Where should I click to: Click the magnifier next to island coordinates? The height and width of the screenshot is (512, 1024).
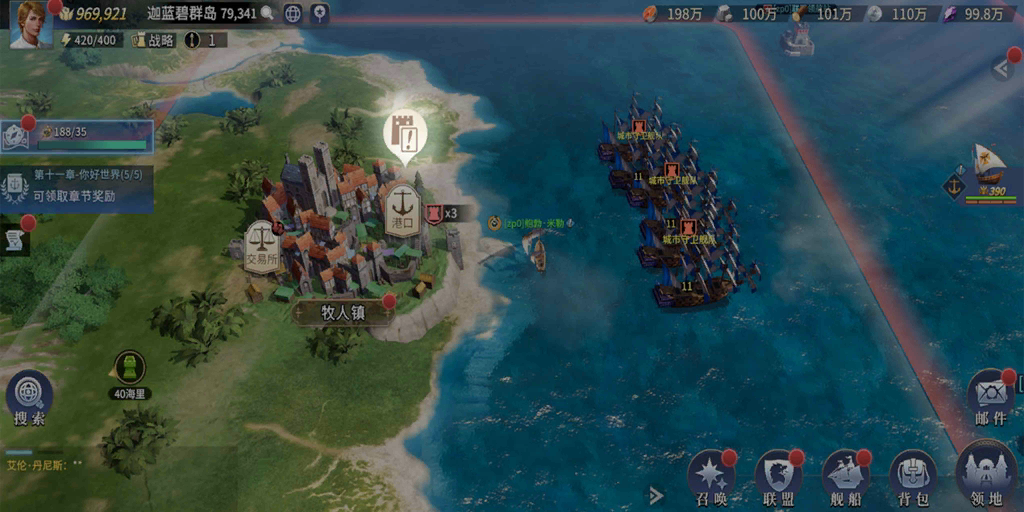(267, 14)
